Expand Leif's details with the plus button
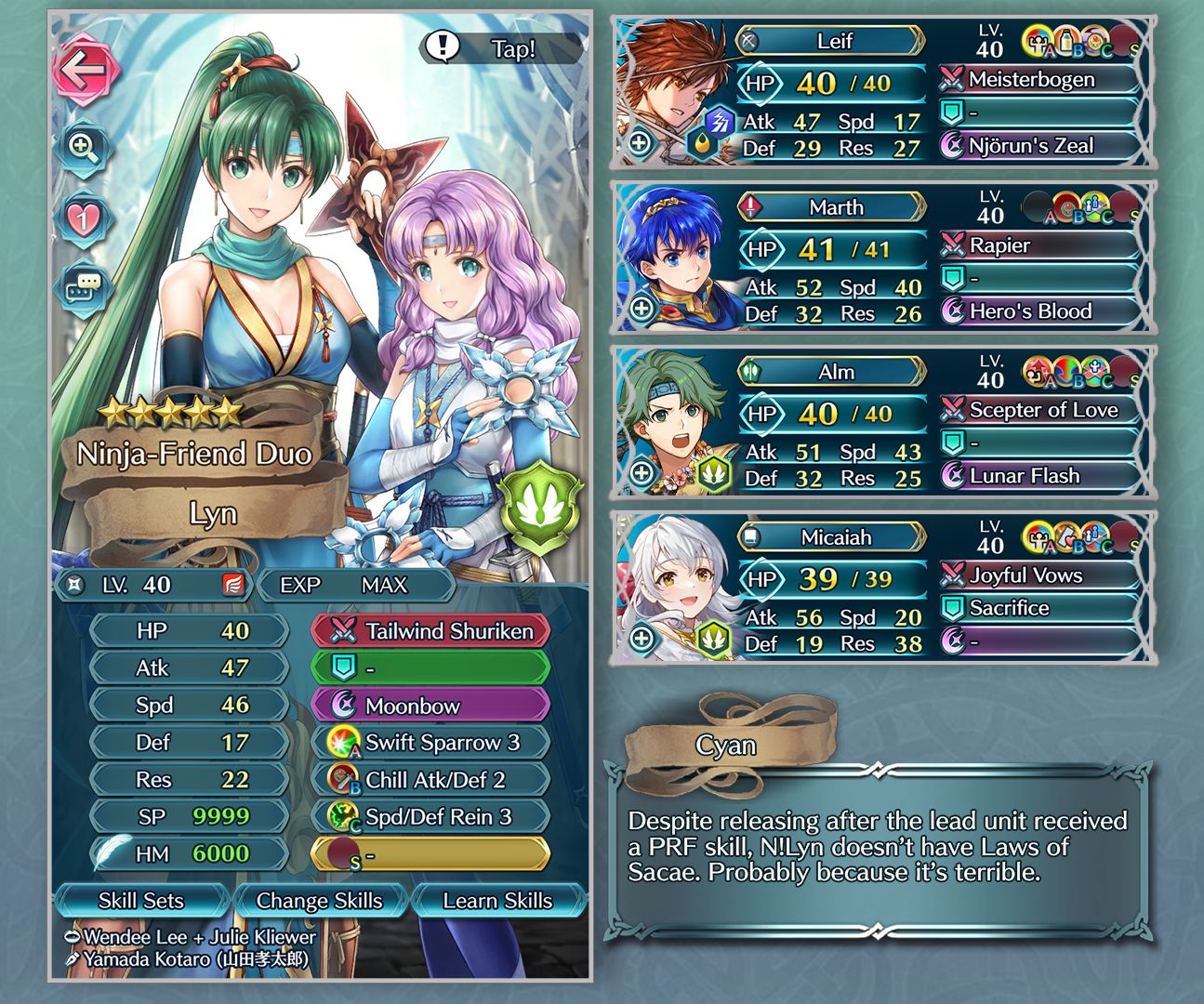The width and height of the screenshot is (1204, 1004). (x=641, y=142)
